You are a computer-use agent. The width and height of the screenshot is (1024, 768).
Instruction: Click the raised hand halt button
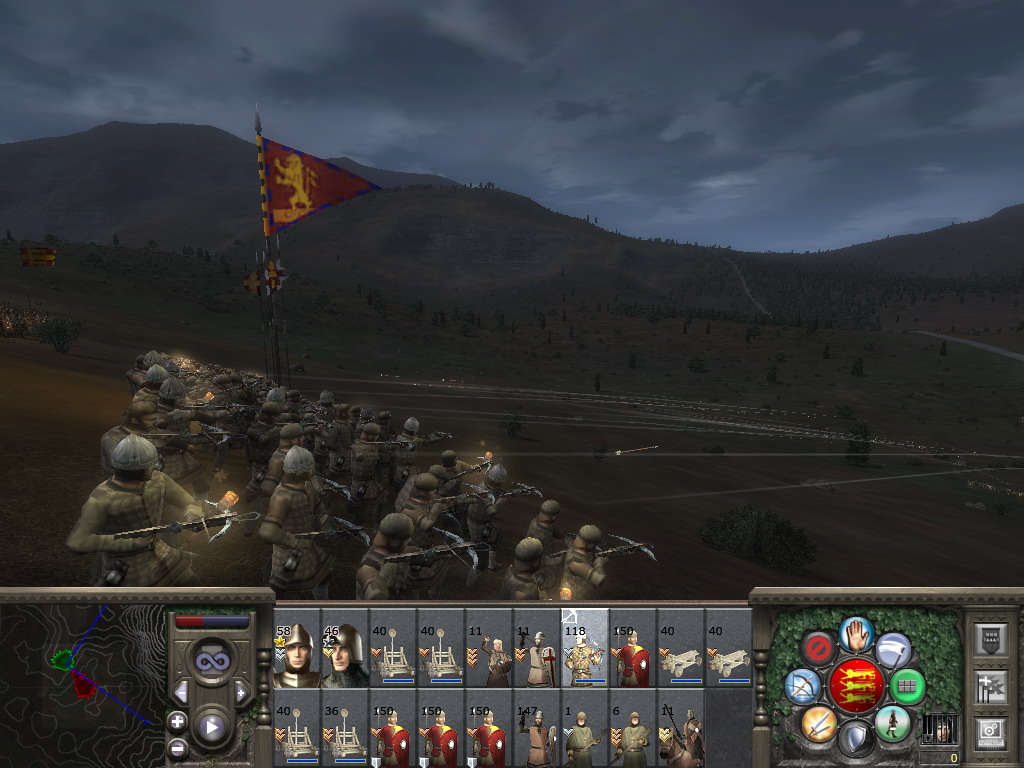856,634
